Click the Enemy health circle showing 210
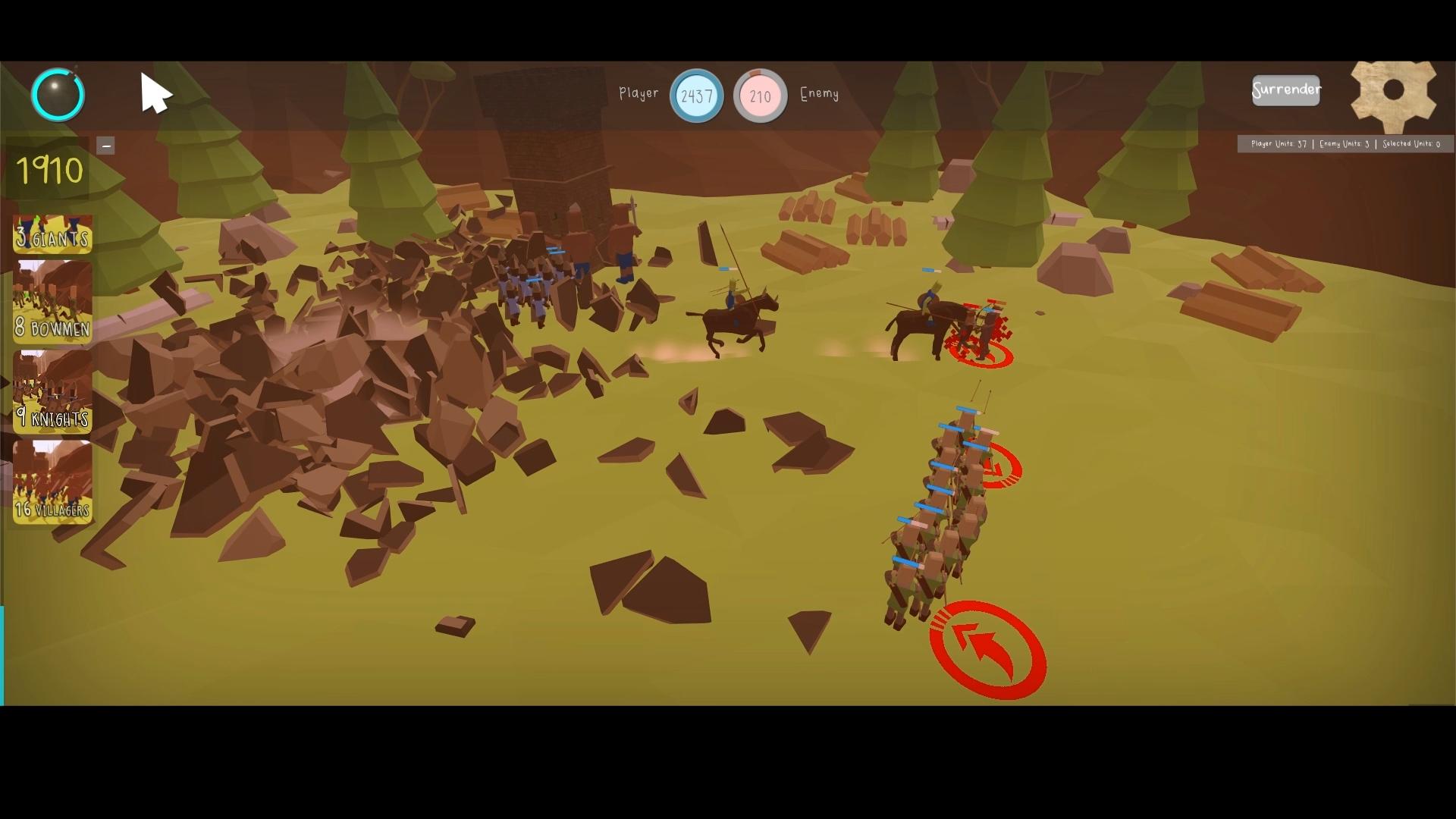The width and height of the screenshot is (1456, 819). [761, 96]
